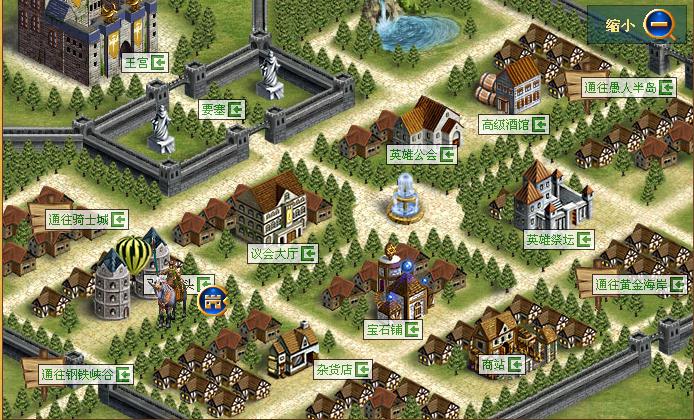This screenshot has height=420, width=694.
Task: Visit the 商站 trading post label
Action: coord(501,365)
